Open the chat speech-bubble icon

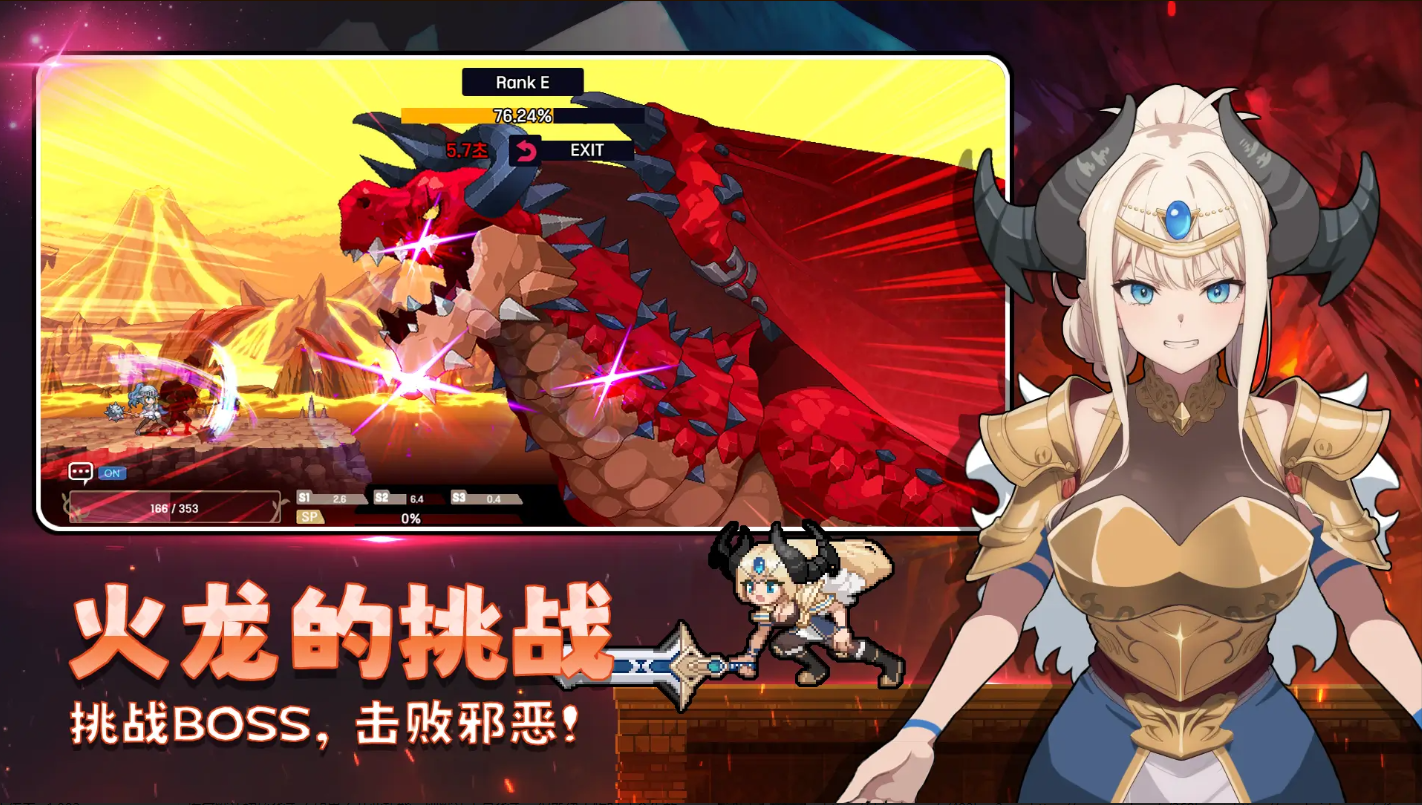click(80, 471)
